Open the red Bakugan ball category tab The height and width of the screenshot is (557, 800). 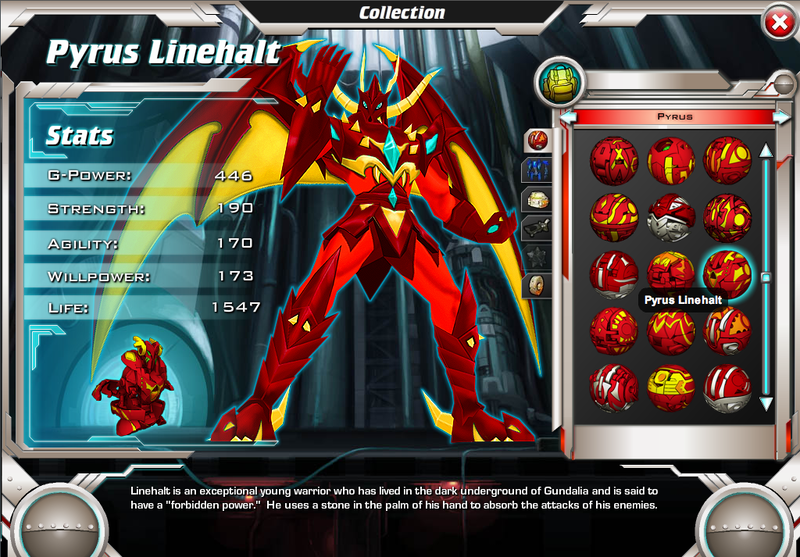[x=537, y=139]
